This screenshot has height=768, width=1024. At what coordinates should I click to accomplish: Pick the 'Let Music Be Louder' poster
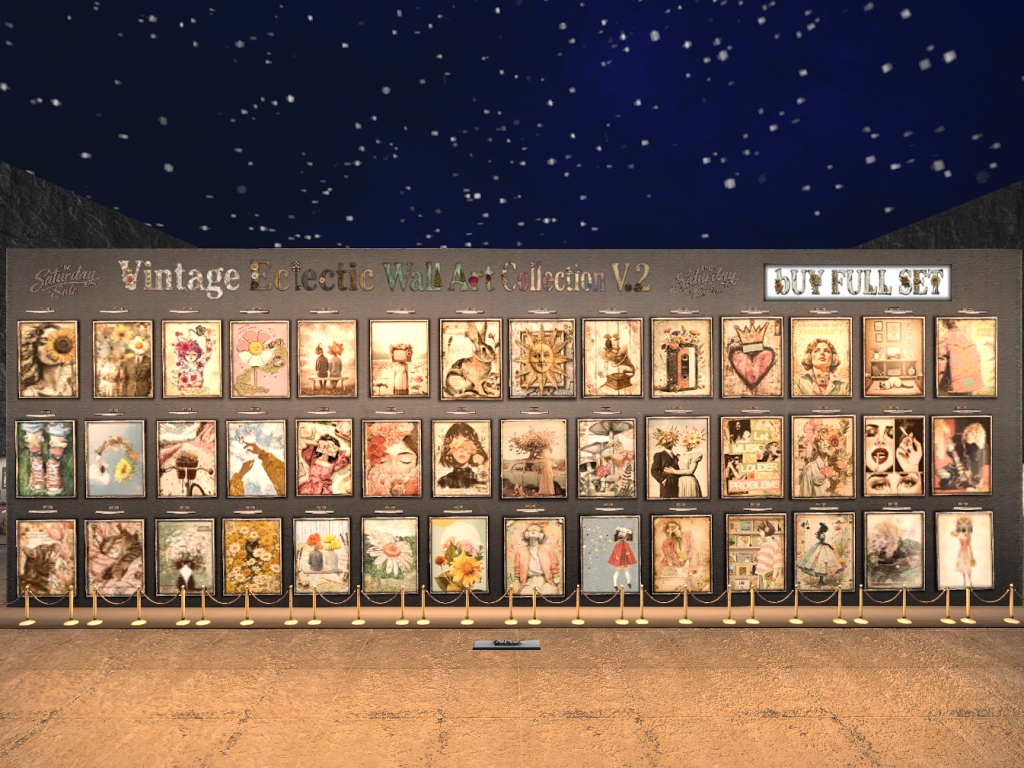(x=752, y=457)
